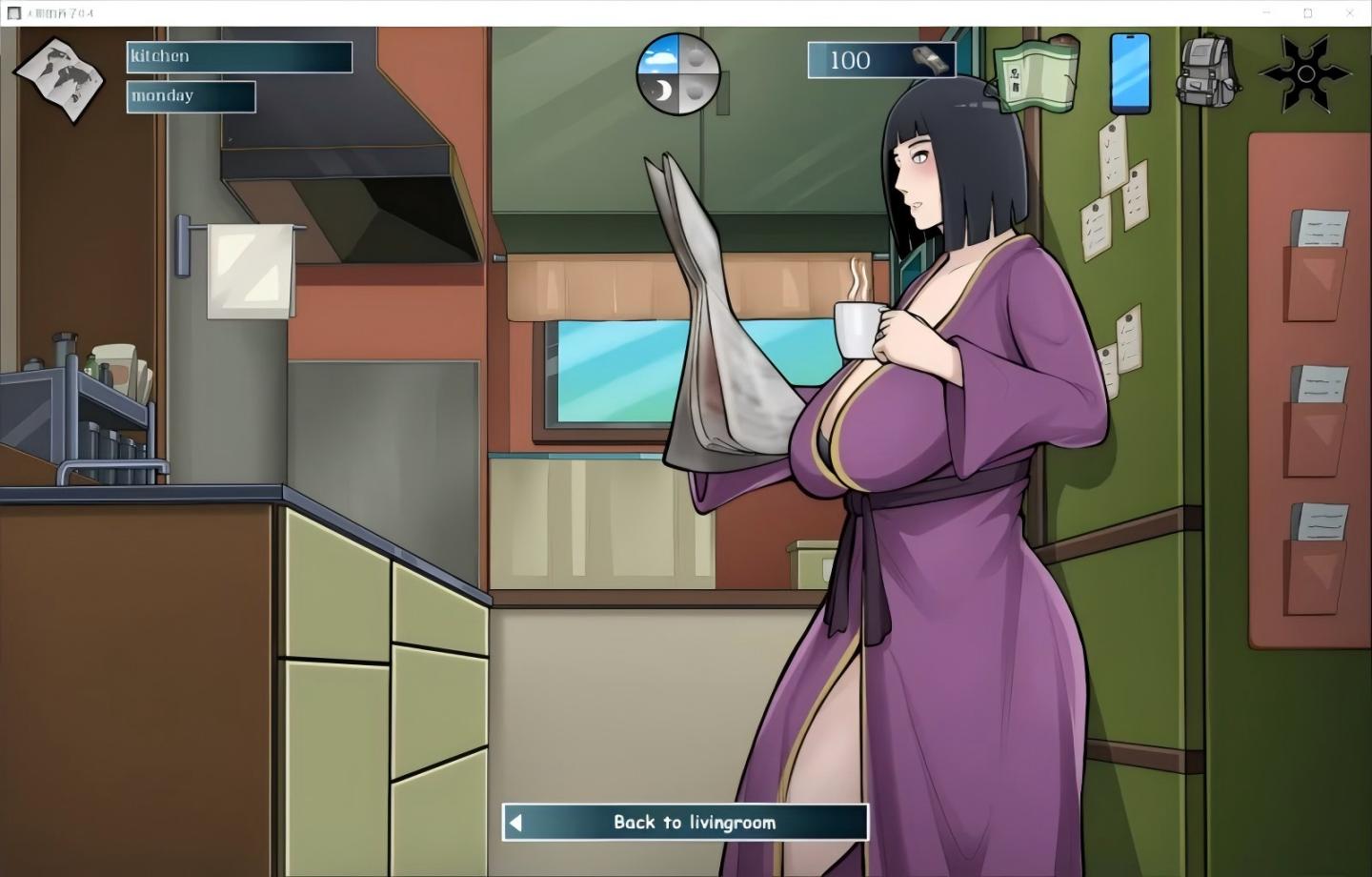Click the steaming coffee mug Hinata holds

click(857, 328)
